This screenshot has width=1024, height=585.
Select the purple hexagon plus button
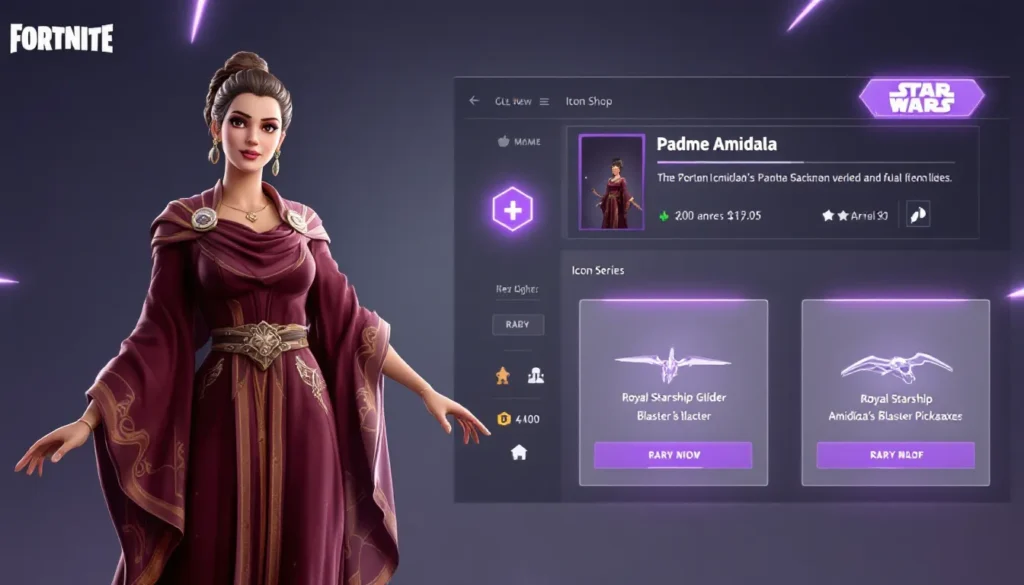point(512,210)
